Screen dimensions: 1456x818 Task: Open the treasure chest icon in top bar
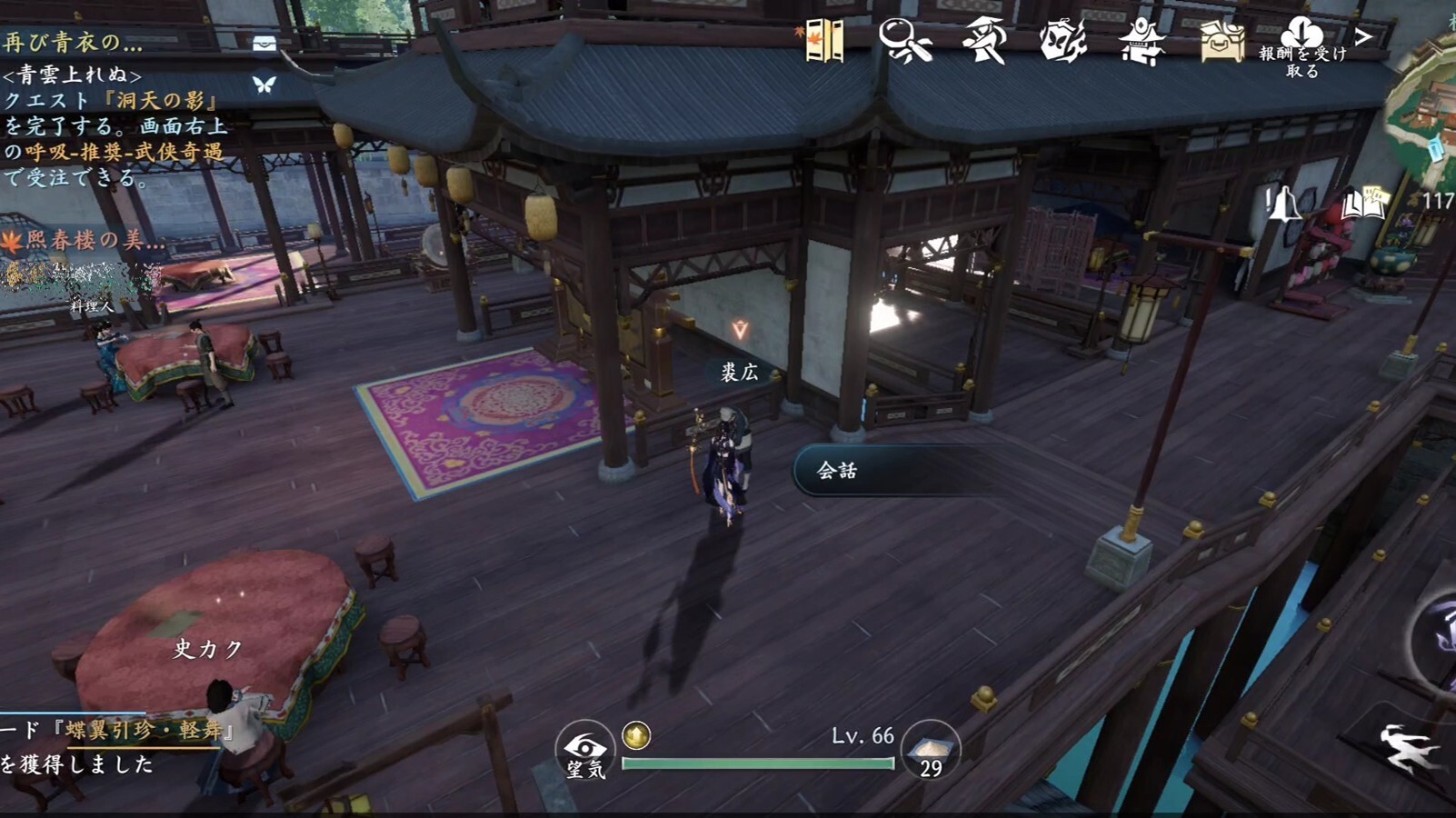(1221, 42)
